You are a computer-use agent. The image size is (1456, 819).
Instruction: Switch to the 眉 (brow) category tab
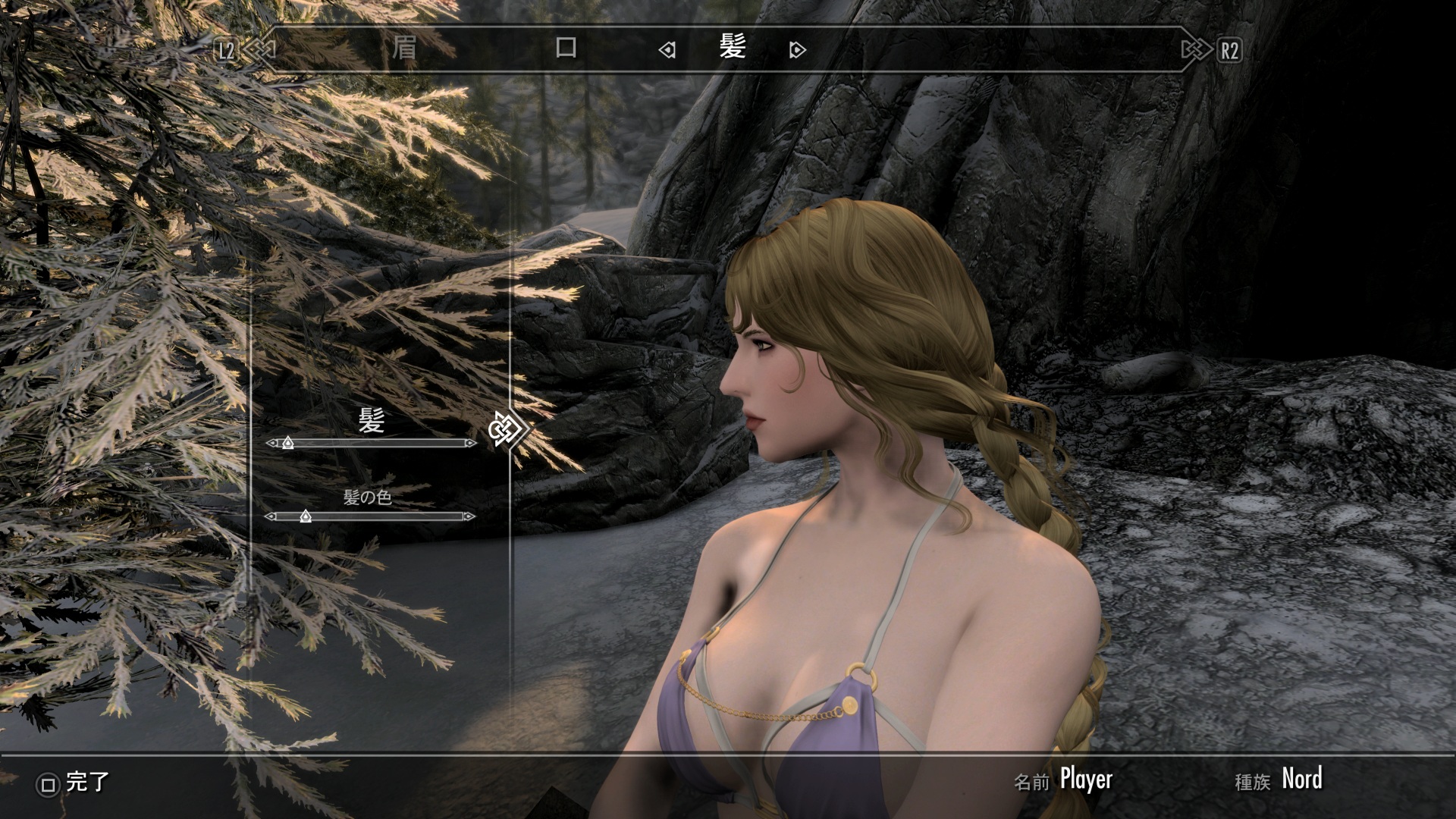(x=404, y=49)
